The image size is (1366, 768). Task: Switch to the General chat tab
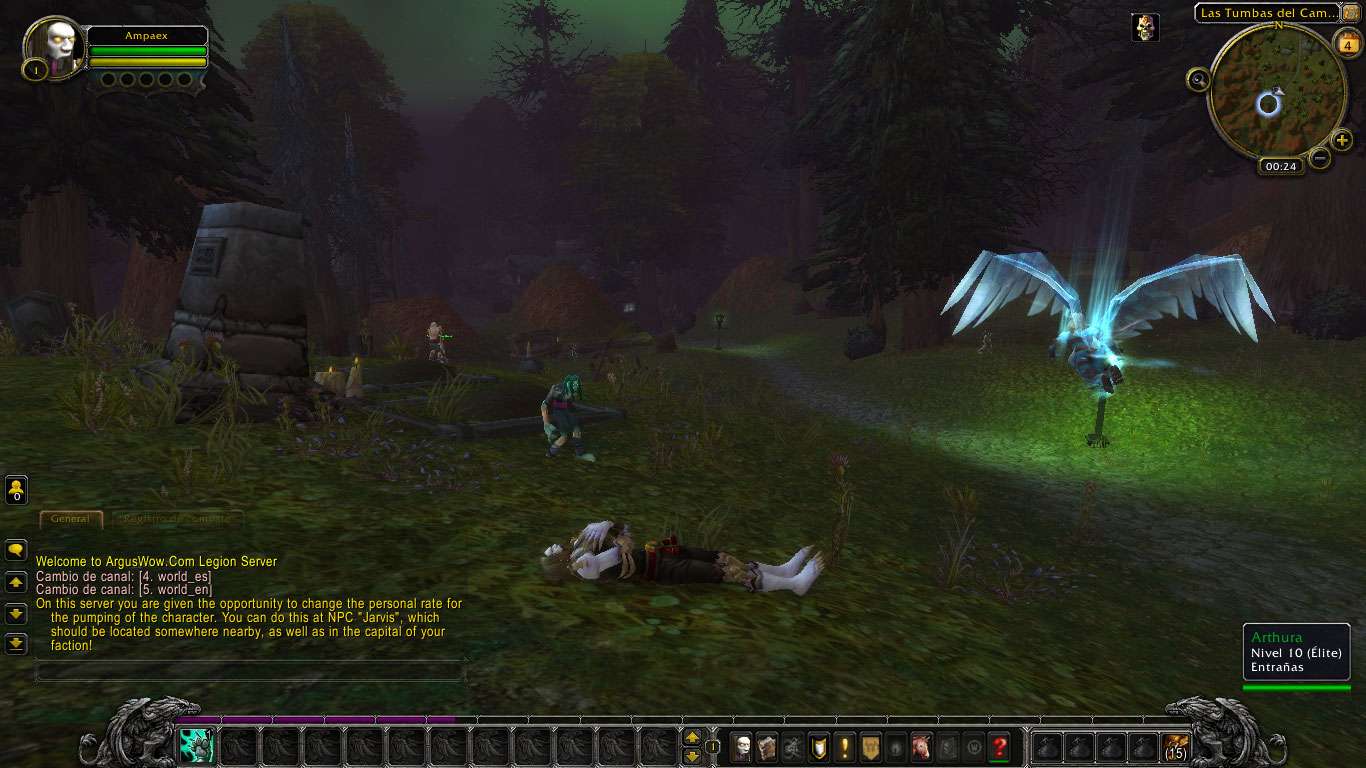[70, 519]
